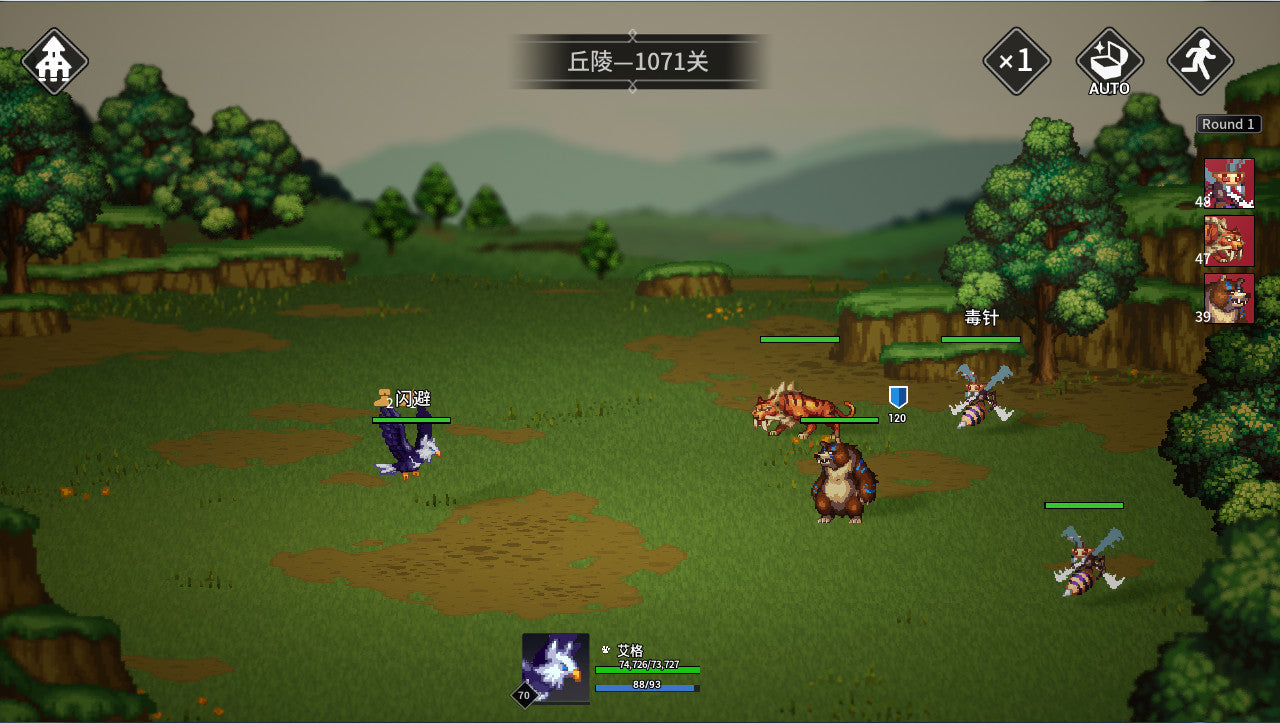Select the turn-order portrait numbered 48

click(x=1228, y=183)
